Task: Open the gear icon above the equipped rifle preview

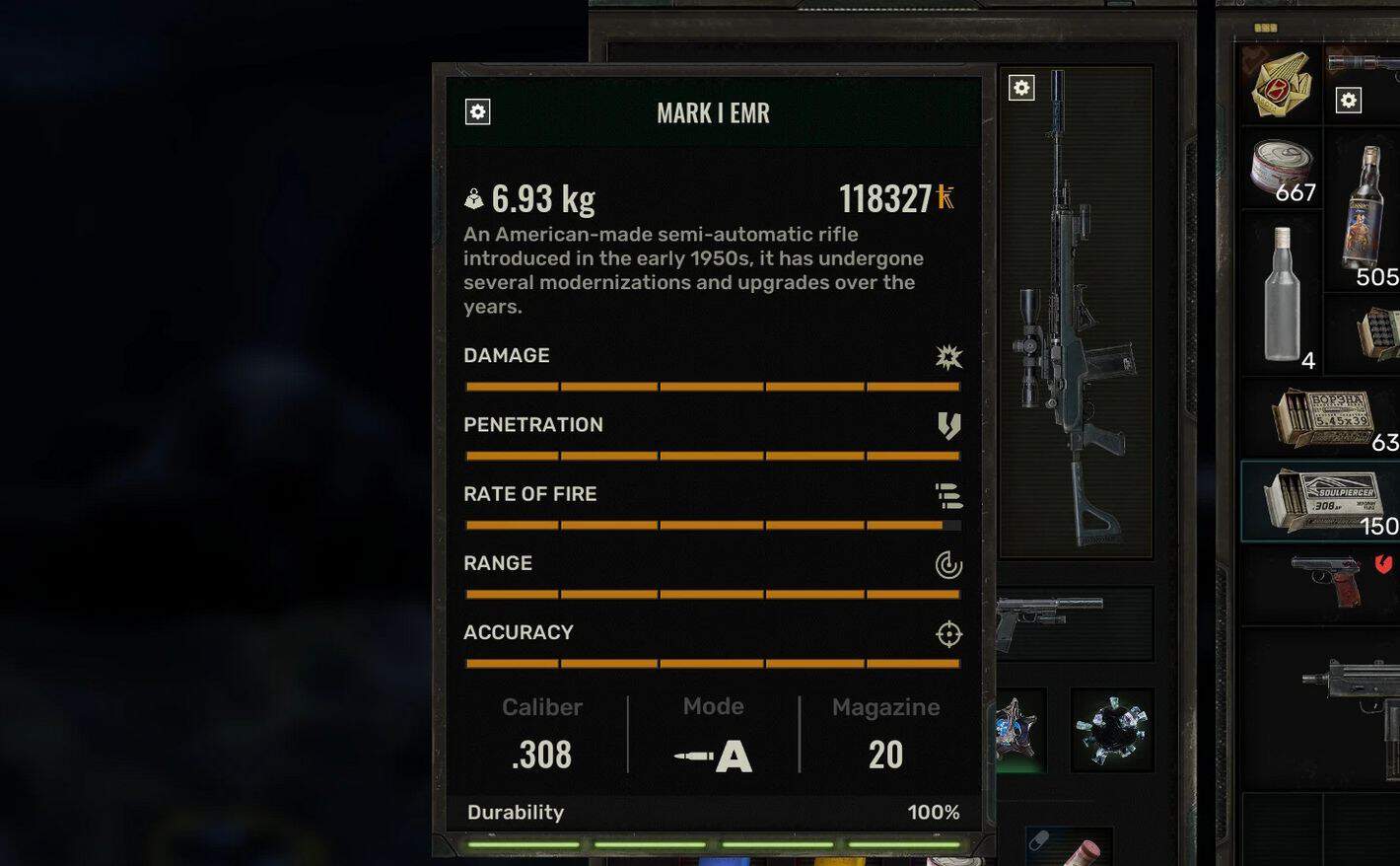Action: pos(1021,88)
